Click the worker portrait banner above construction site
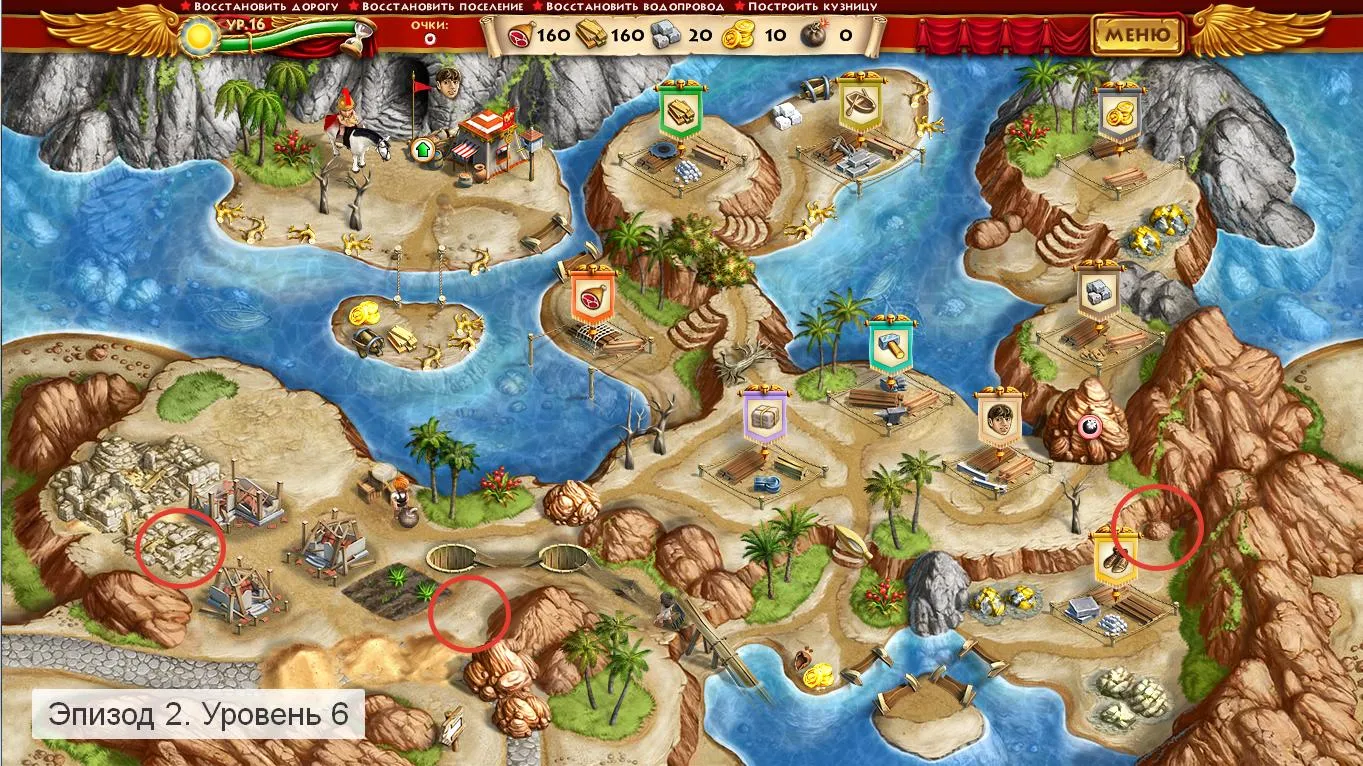This screenshot has width=1363, height=766. 997,416
